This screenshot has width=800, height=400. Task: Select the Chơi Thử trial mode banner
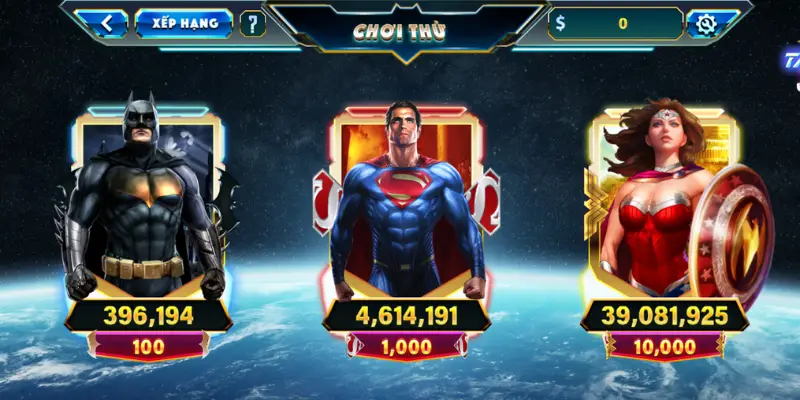pos(399,31)
